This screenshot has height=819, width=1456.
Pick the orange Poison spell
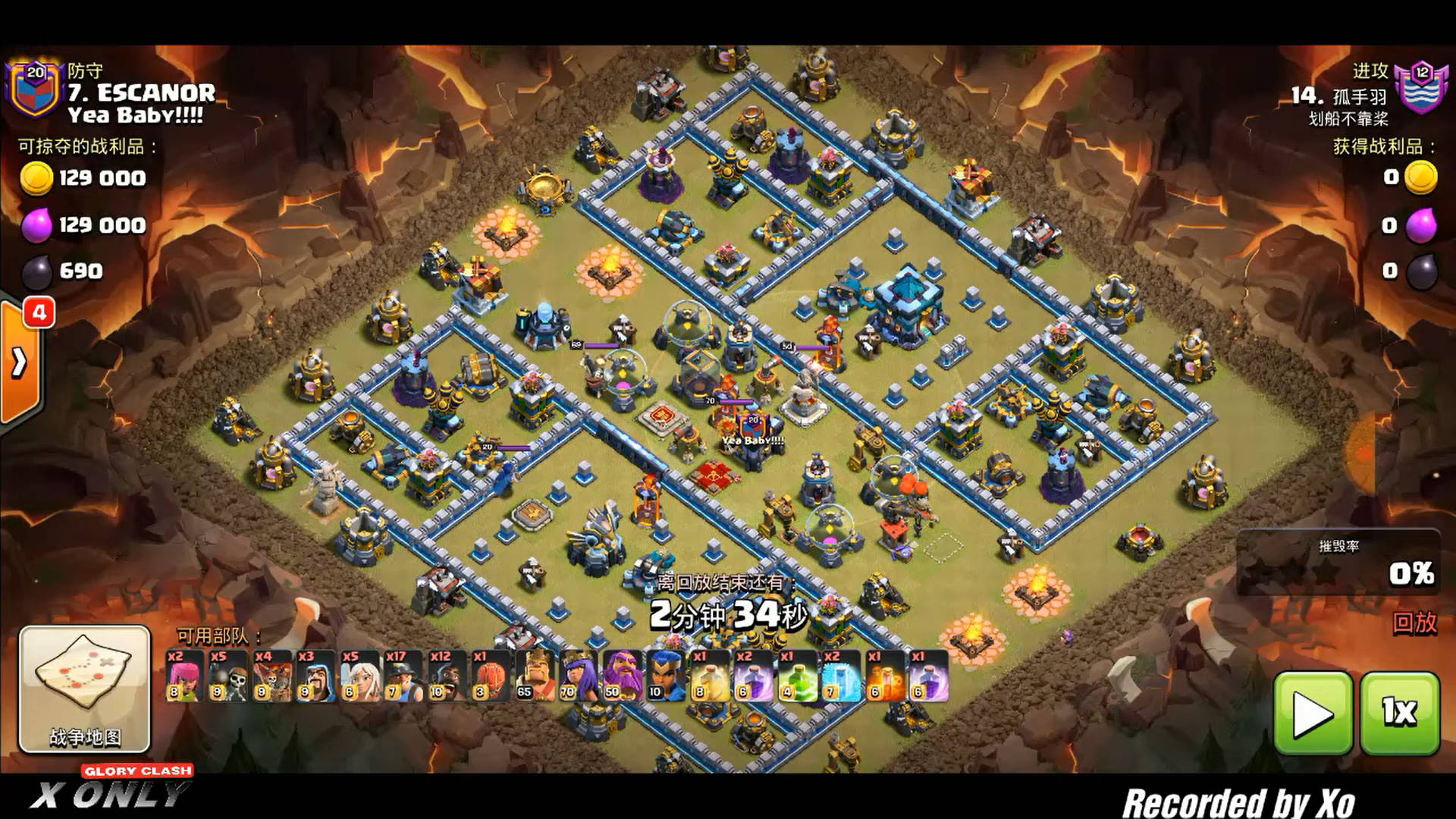(x=886, y=675)
